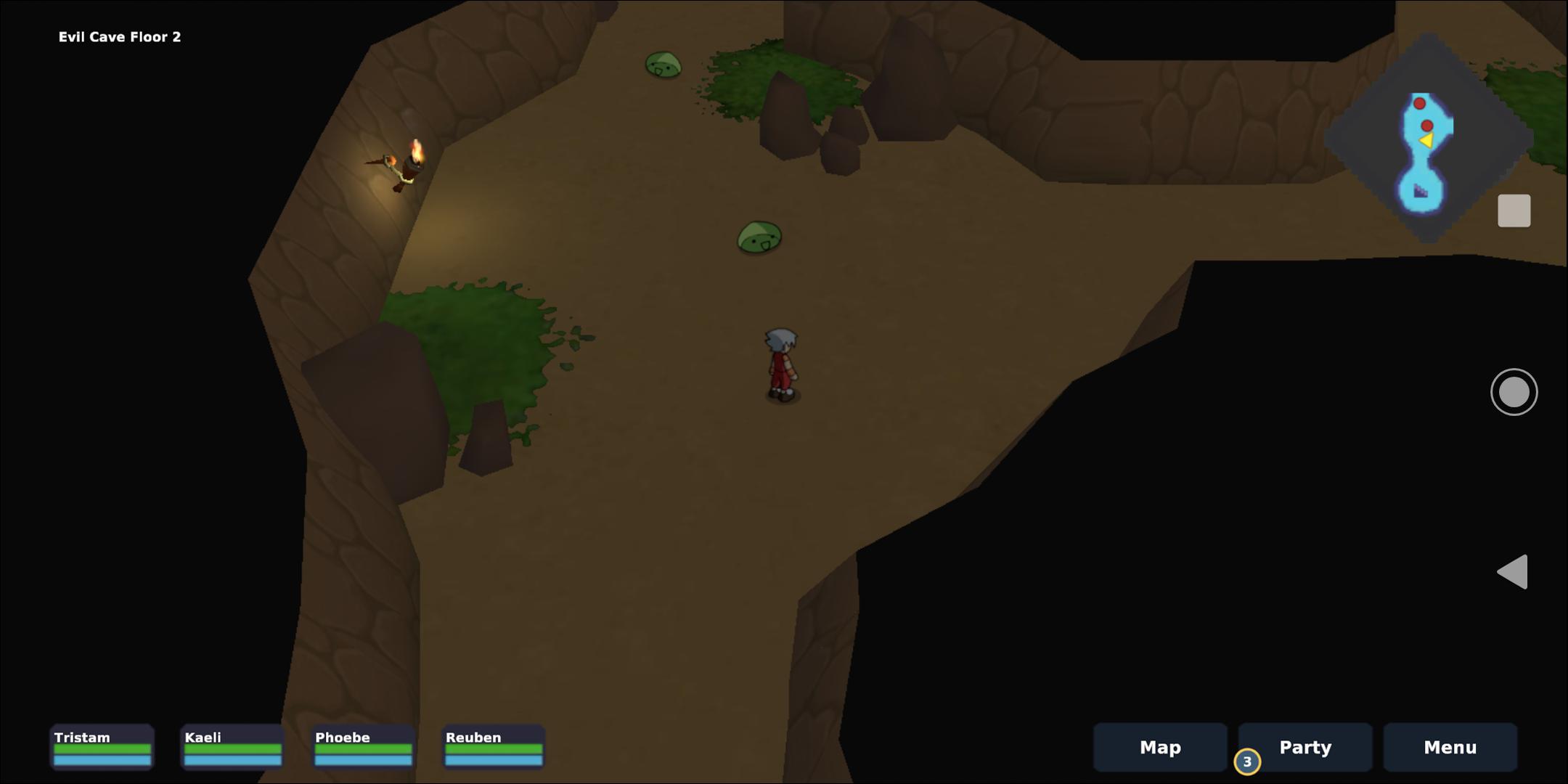Tap the Android circle home button
The height and width of the screenshot is (784, 1568).
[x=1514, y=392]
